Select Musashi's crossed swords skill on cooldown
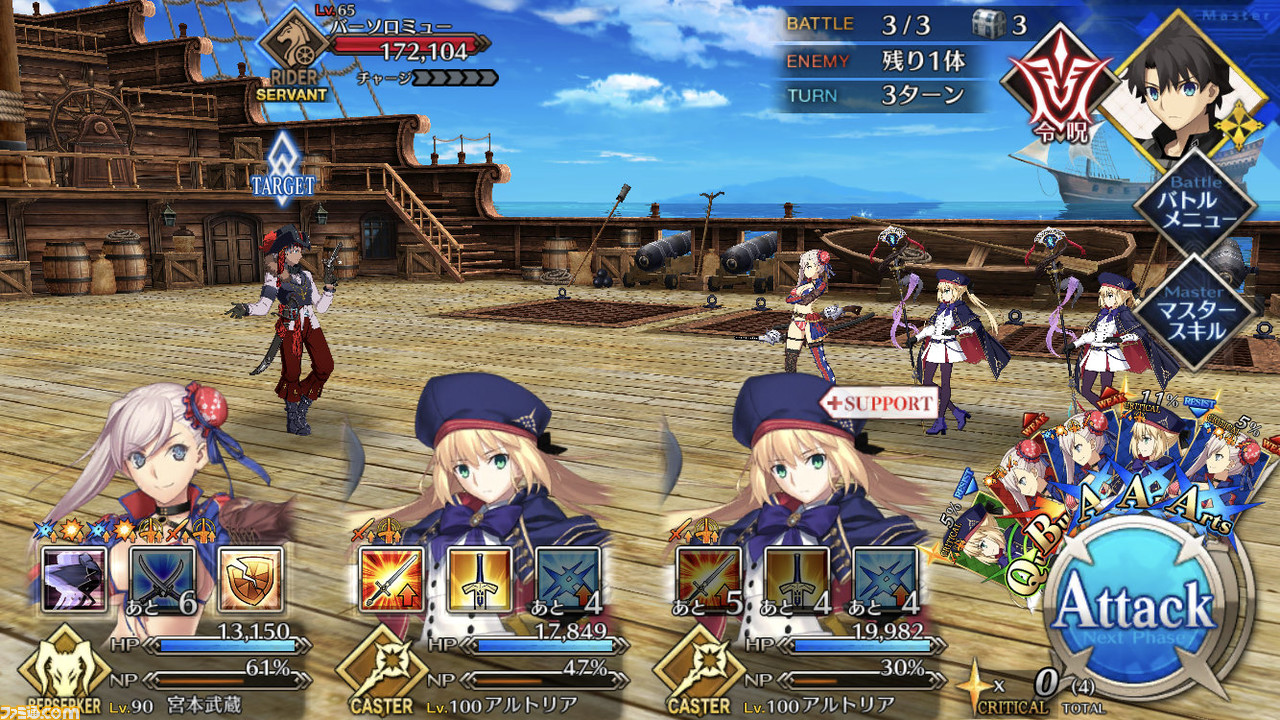 [x=164, y=579]
